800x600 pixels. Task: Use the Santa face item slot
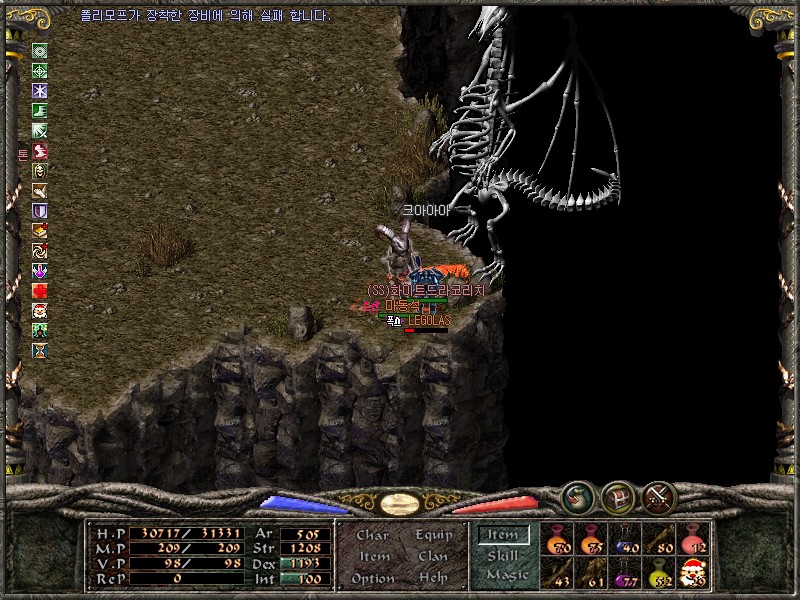[x=692, y=573]
